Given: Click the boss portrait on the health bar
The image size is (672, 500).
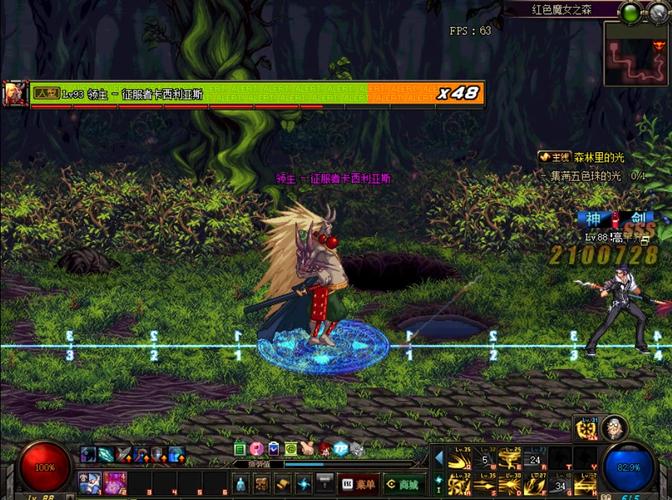Looking at the screenshot, I should pyautogui.click(x=15, y=93).
